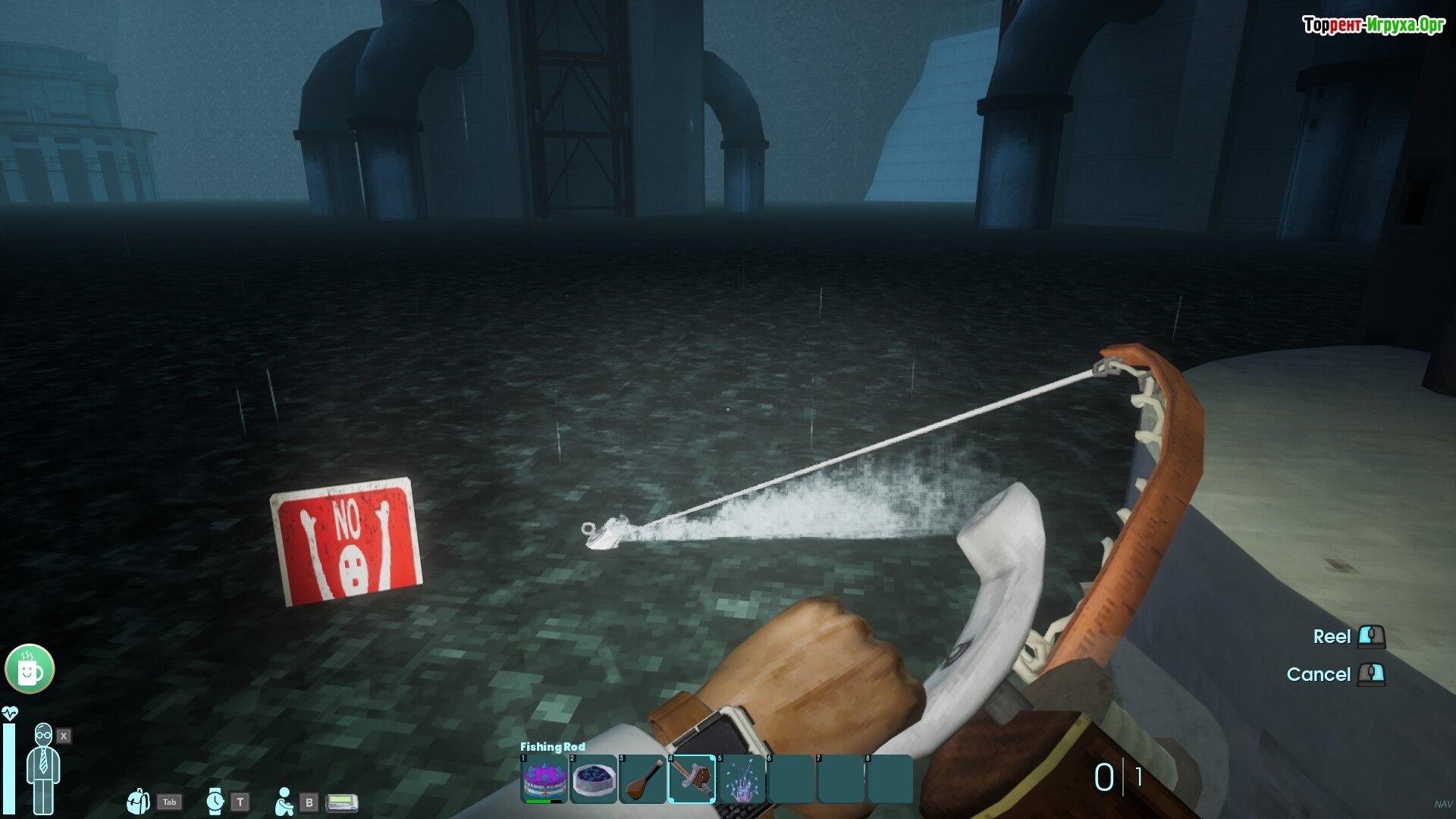
Task: Open the Торрент-Игруха.Орг watermark link
Action: pos(1373,25)
